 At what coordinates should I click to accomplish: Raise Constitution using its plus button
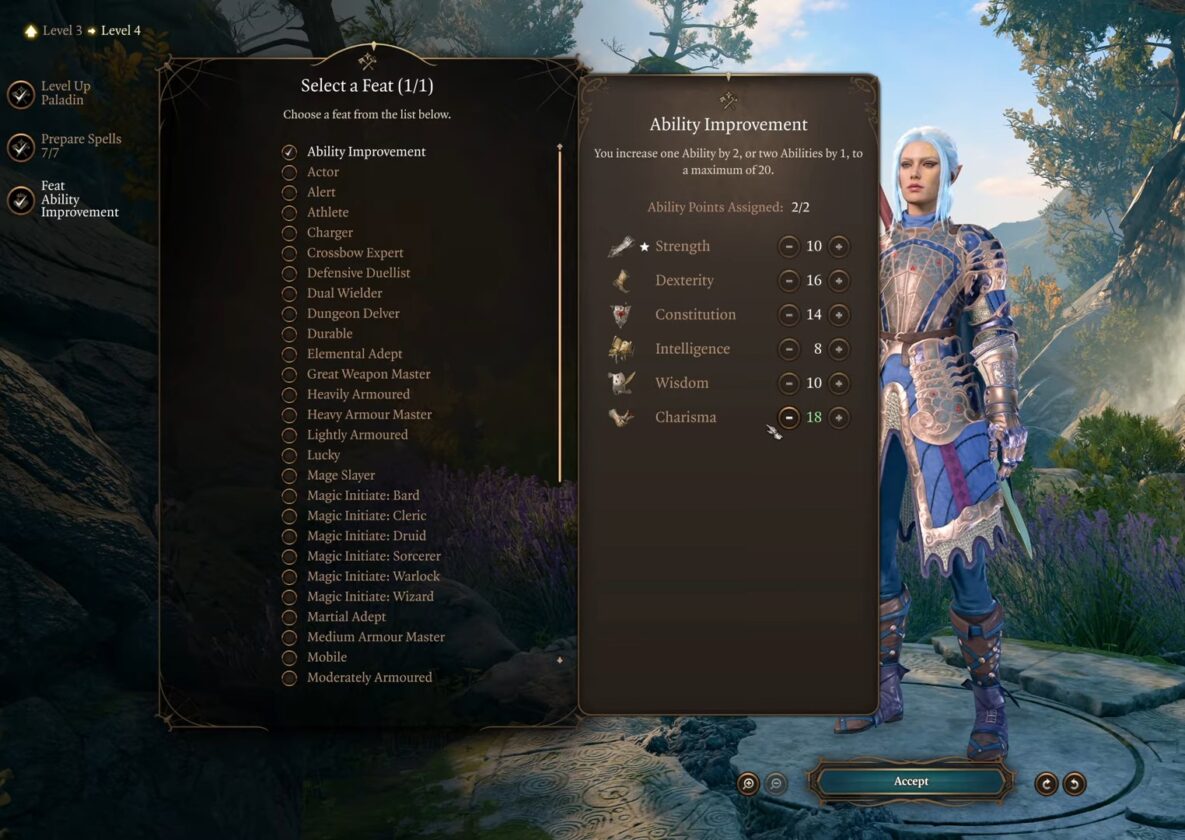839,315
